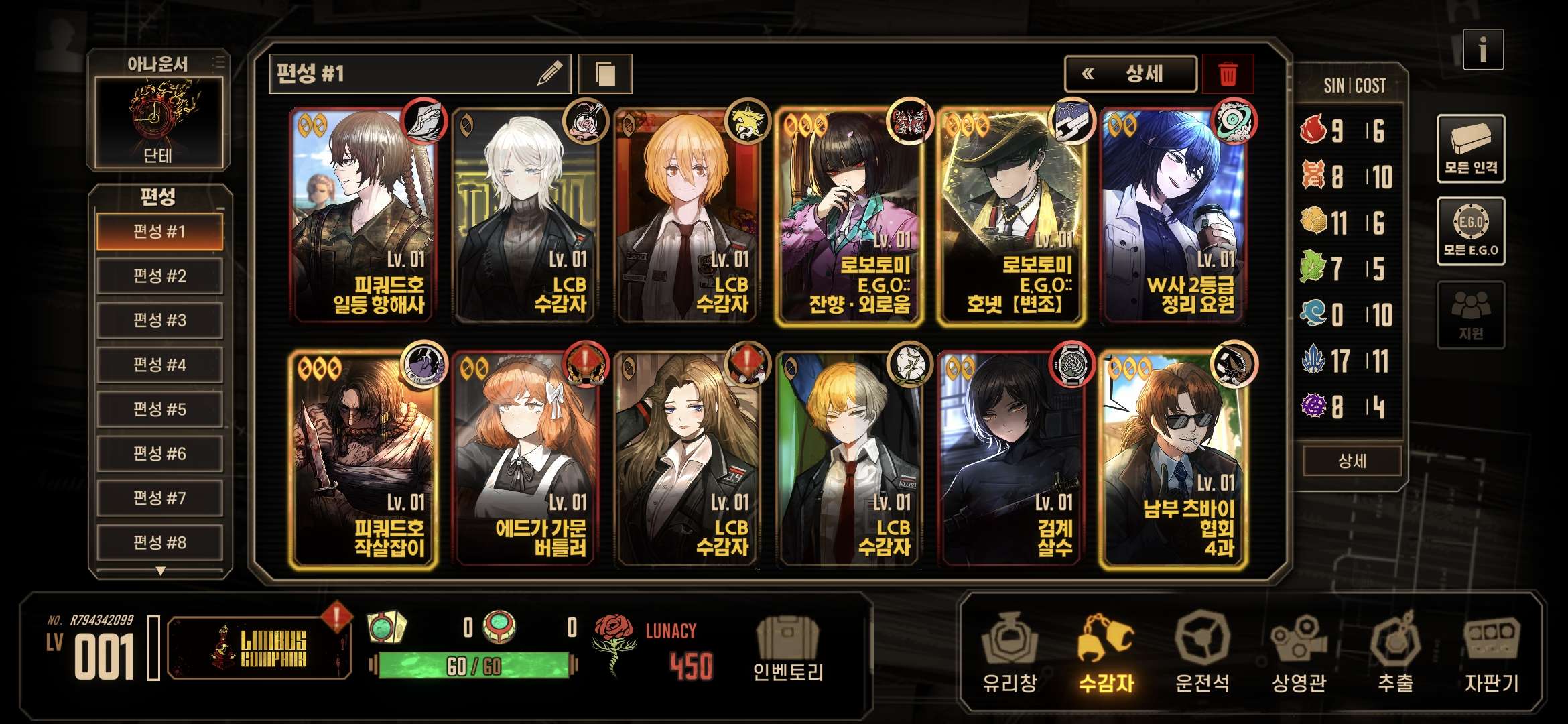Delete formation with the red trash button
This screenshot has width=1568, height=724.
[x=1228, y=74]
